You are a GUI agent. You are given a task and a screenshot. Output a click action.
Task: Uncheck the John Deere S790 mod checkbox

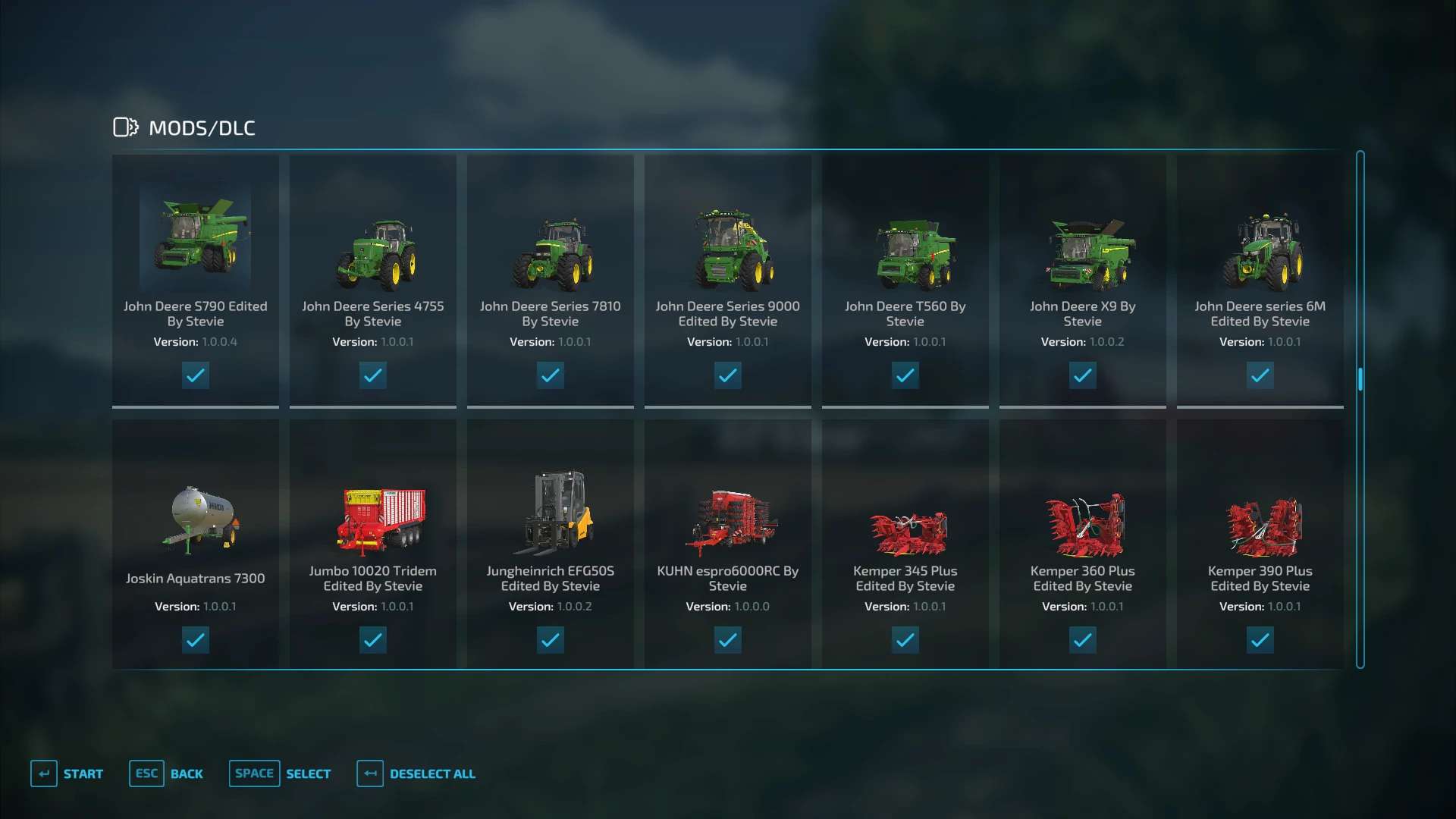(x=196, y=375)
